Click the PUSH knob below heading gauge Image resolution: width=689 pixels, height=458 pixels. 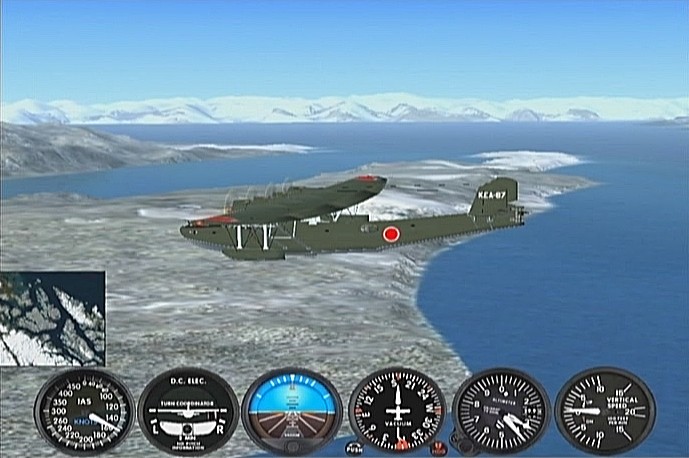(x=354, y=448)
